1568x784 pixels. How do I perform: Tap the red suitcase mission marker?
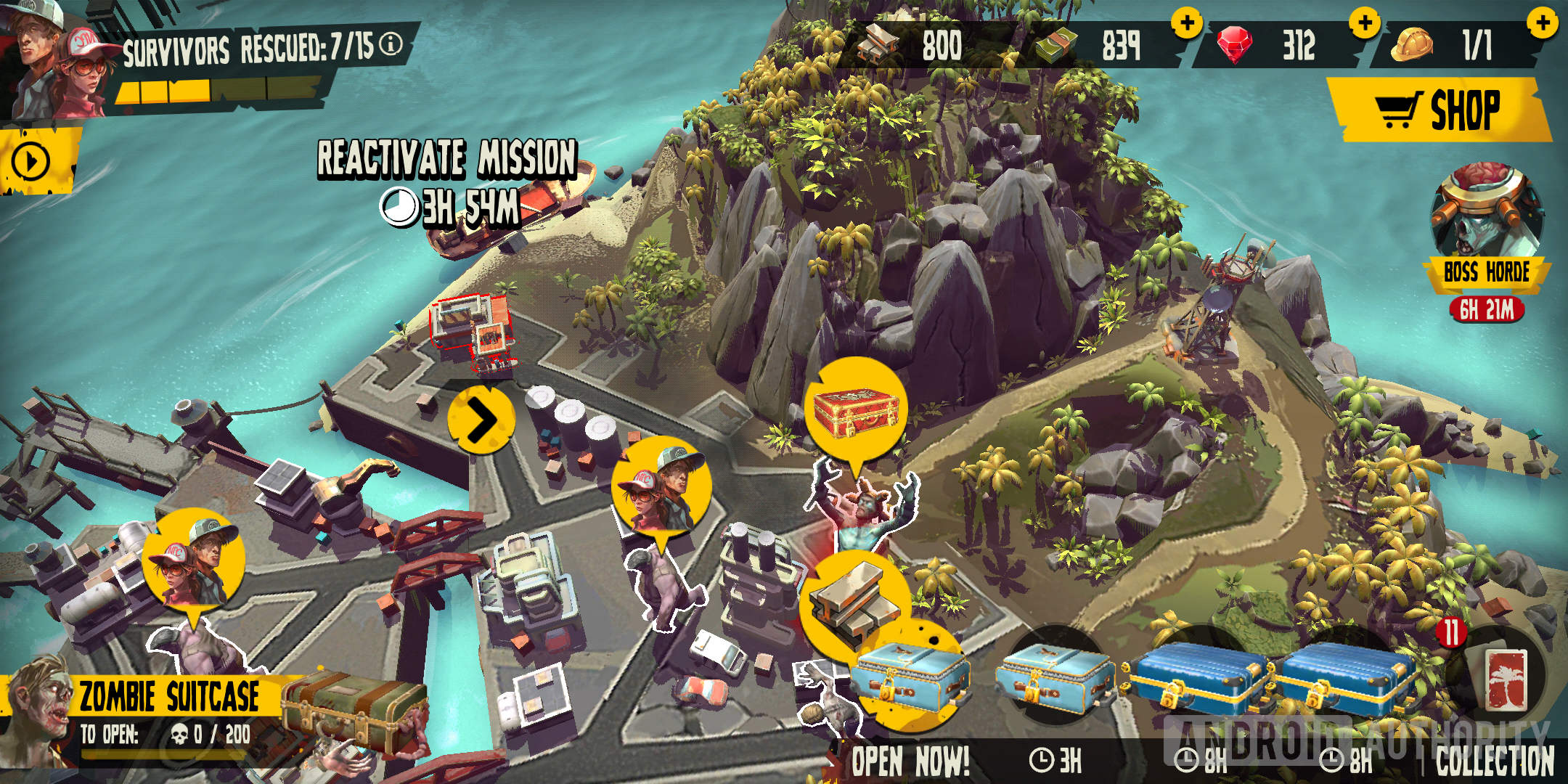click(856, 408)
